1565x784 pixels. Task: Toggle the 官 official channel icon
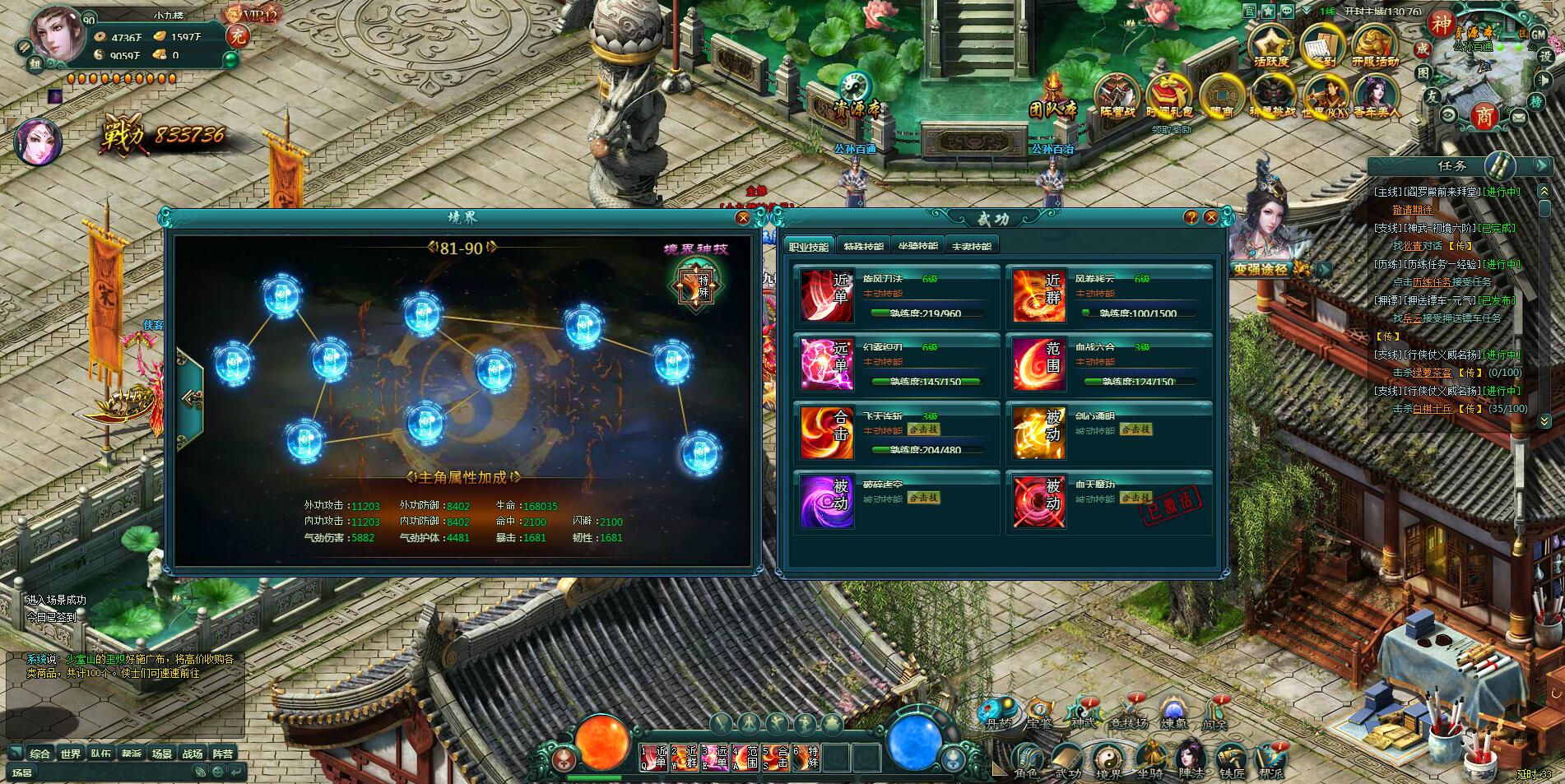(1249, 12)
